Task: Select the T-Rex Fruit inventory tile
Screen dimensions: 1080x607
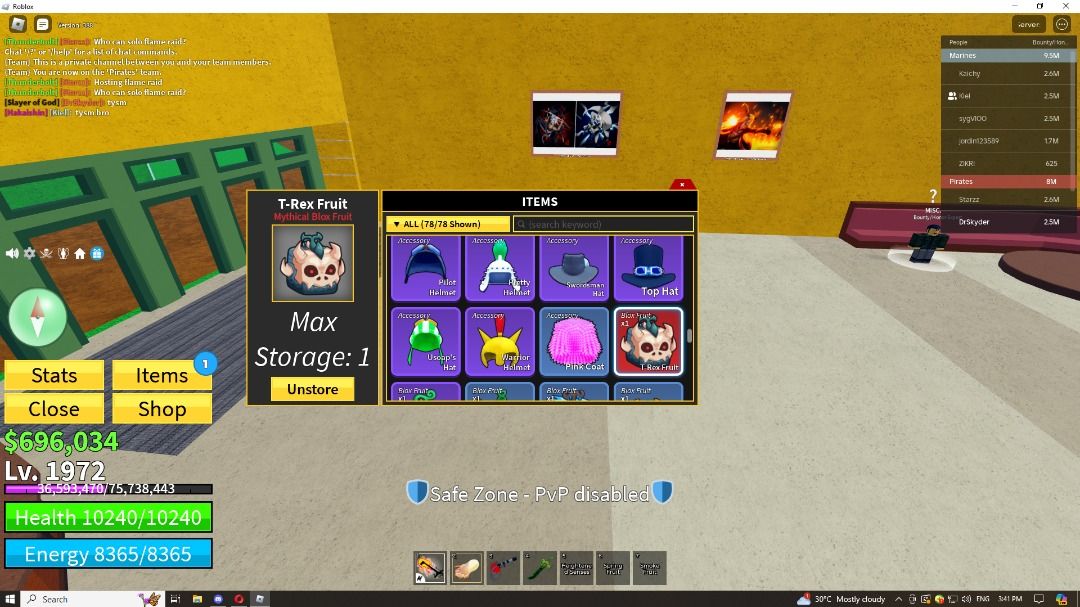Action: pos(648,342)
